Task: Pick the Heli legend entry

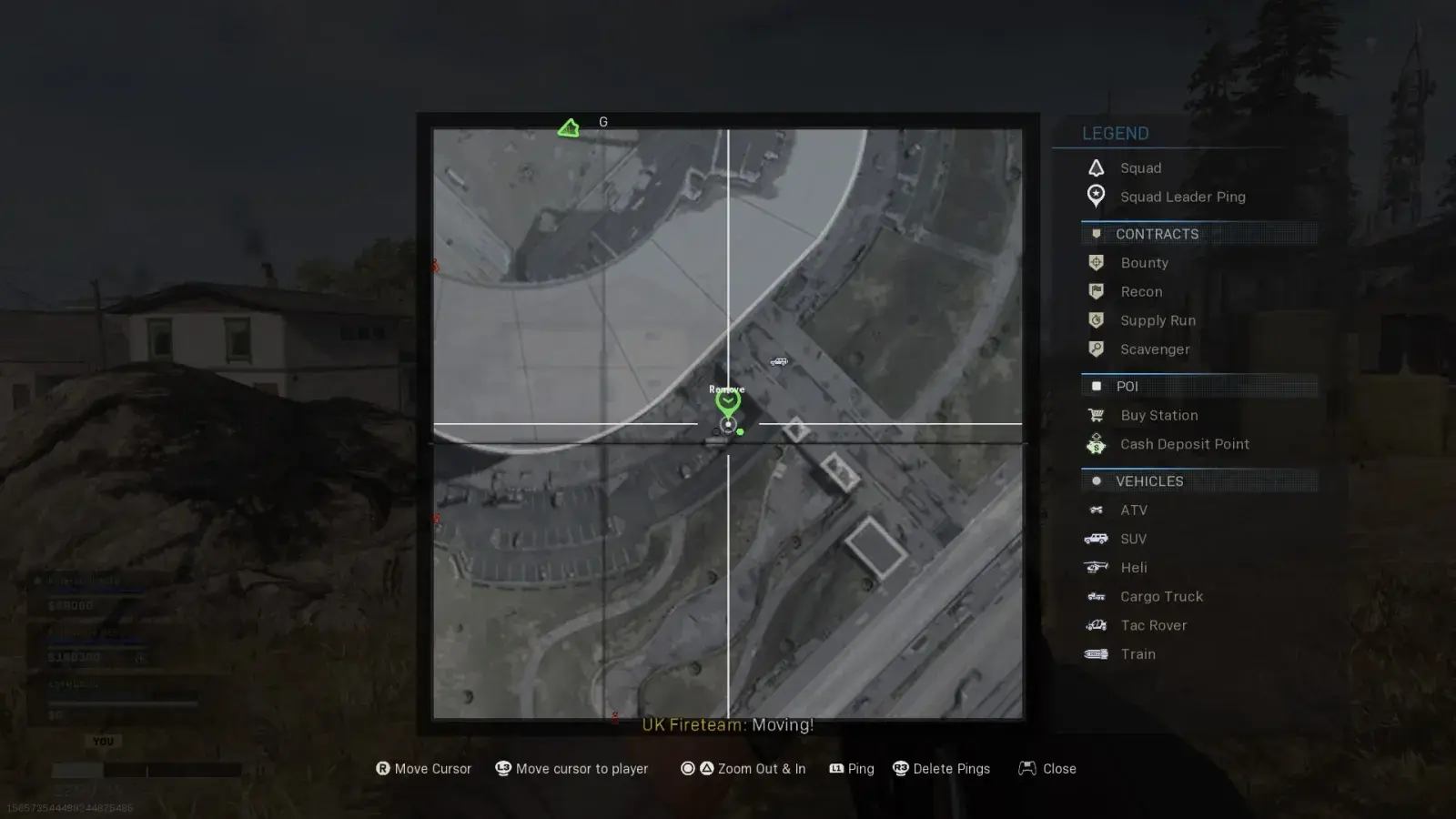Action: [x=1133, y=568]
